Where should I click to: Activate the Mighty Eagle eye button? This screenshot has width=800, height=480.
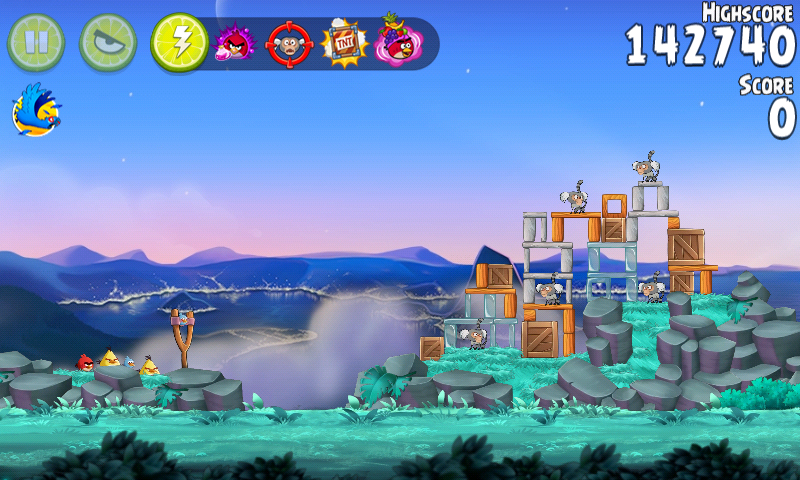click(x=108, y=42)
